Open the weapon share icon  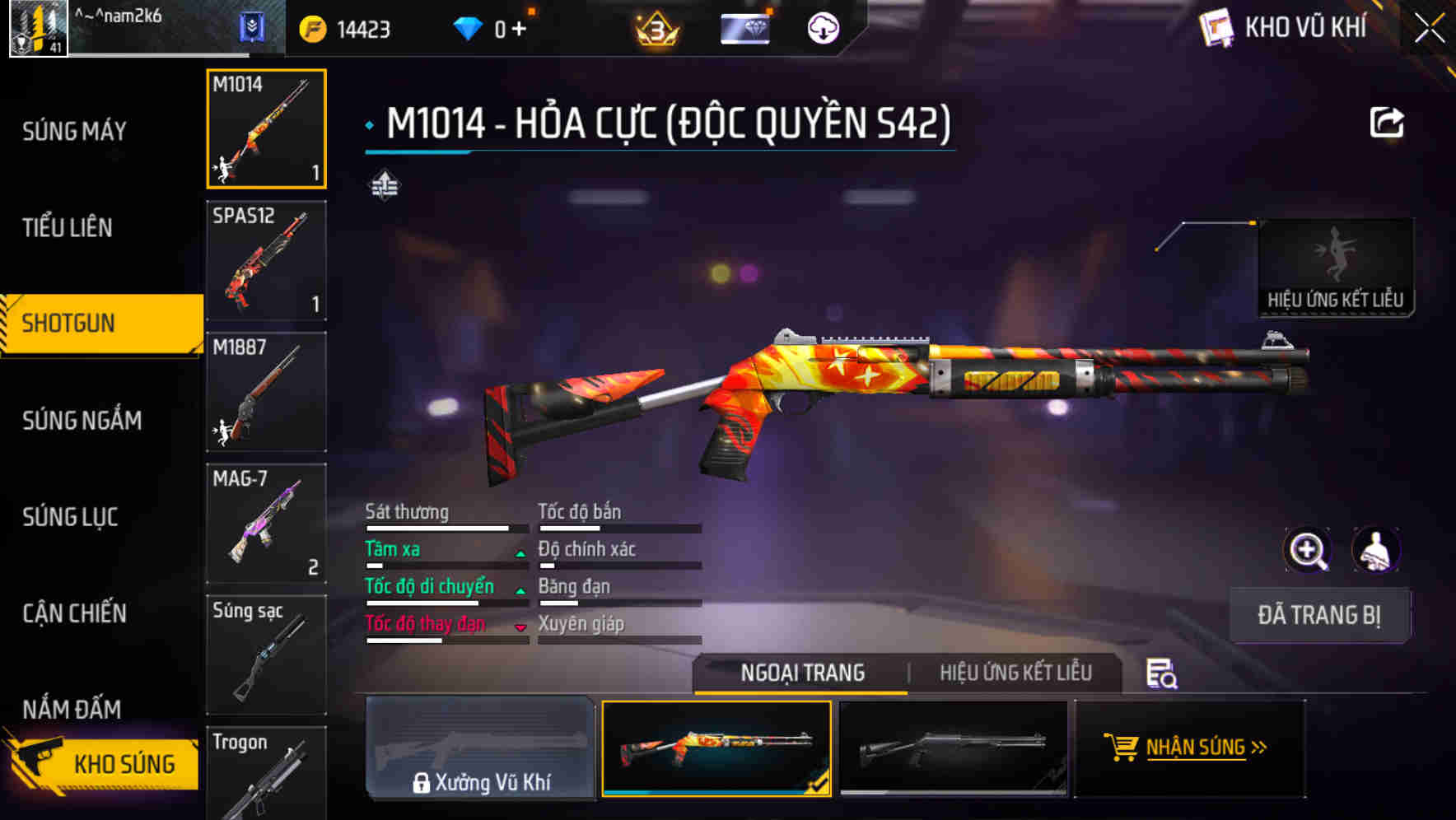point(1387,121)
